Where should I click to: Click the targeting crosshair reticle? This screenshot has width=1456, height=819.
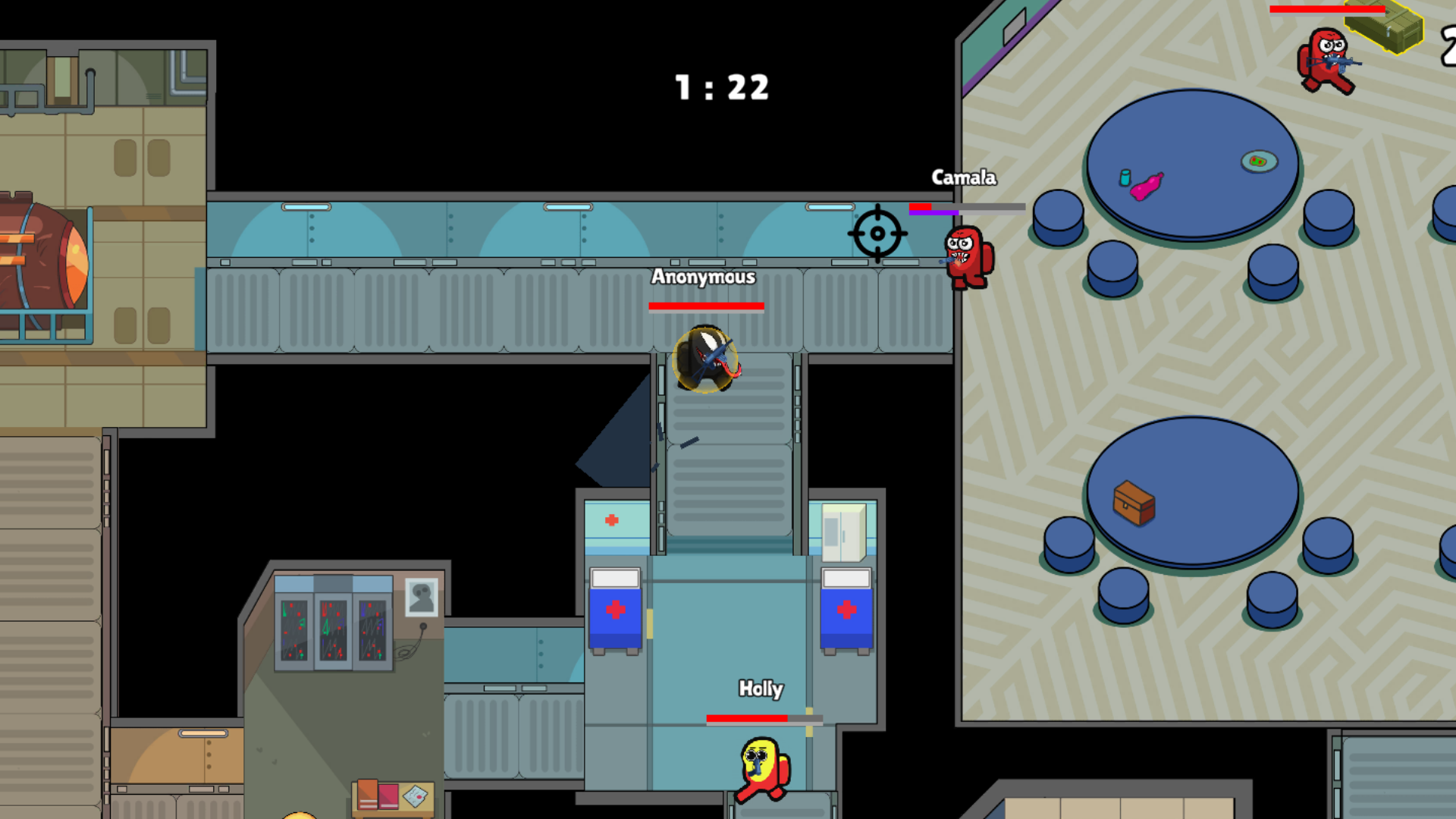878,234
